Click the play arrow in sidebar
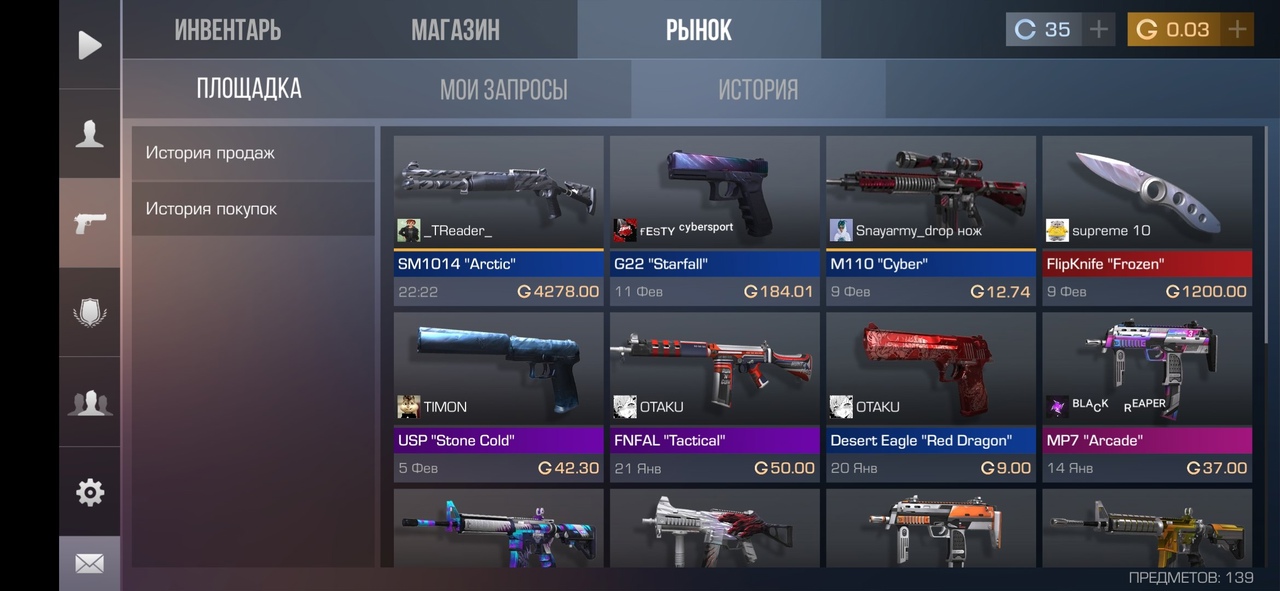The height and width of the screenshot is (591, 1280). [x=90, y=45]
